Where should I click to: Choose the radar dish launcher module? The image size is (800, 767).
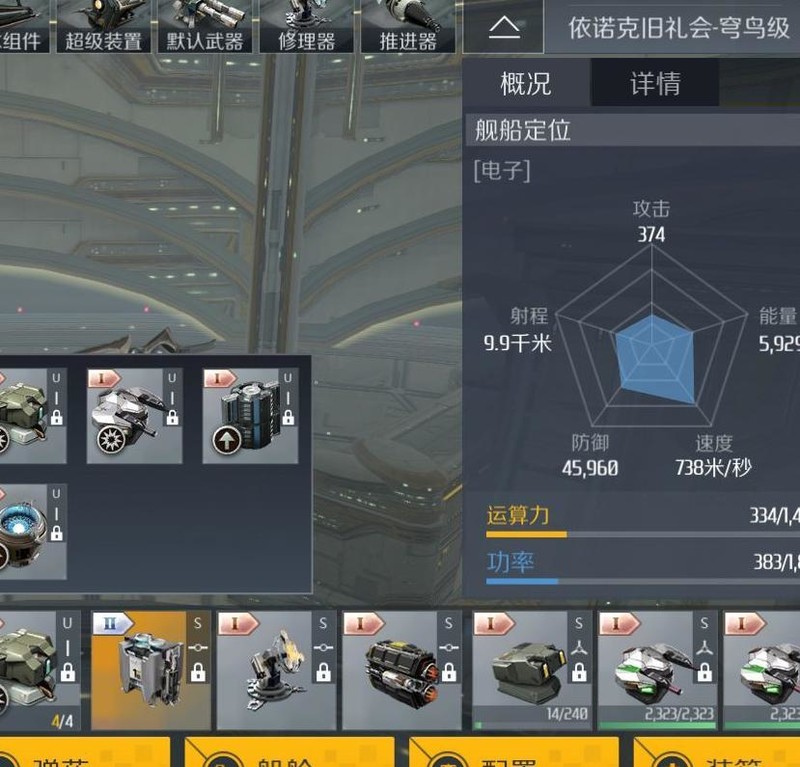click(x=276, y=670)
